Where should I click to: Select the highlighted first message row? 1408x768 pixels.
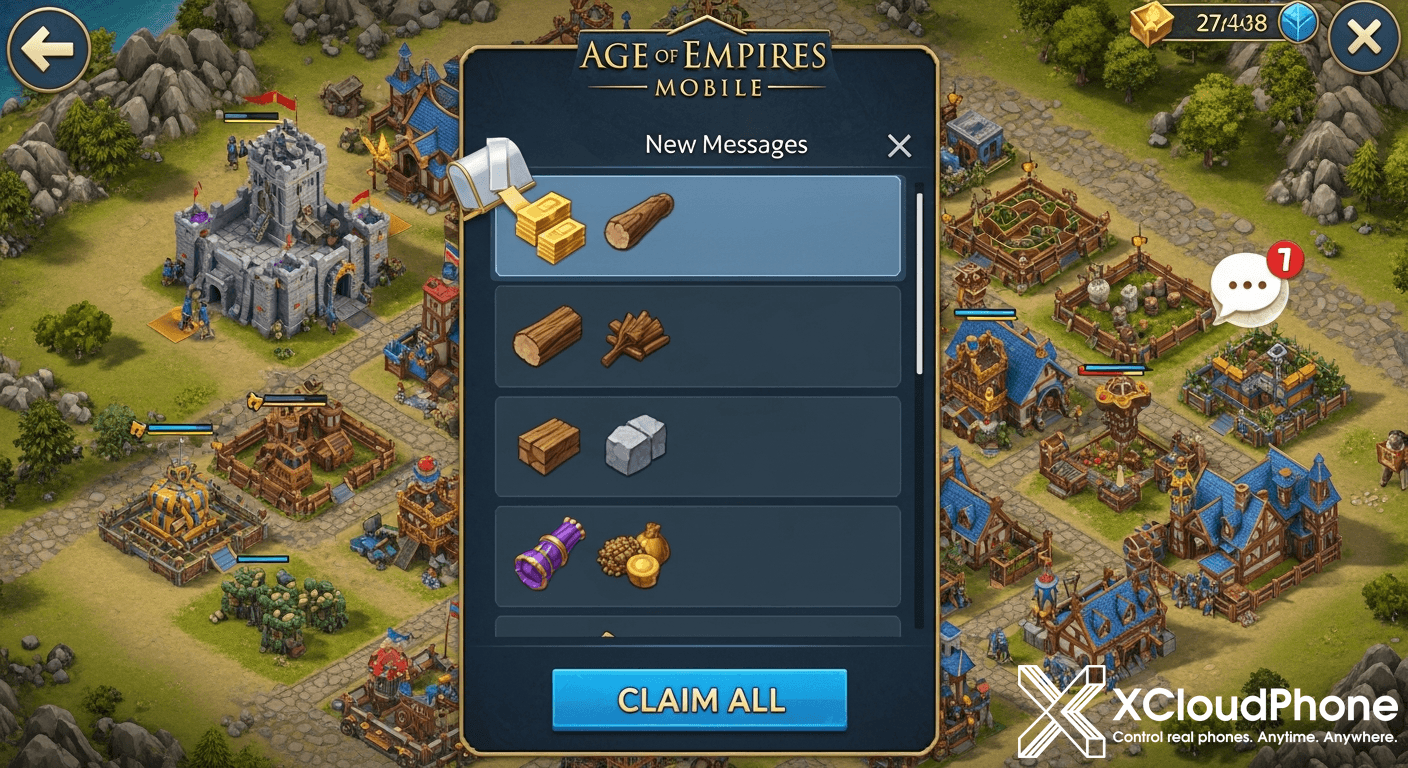(x=700, y=226)
